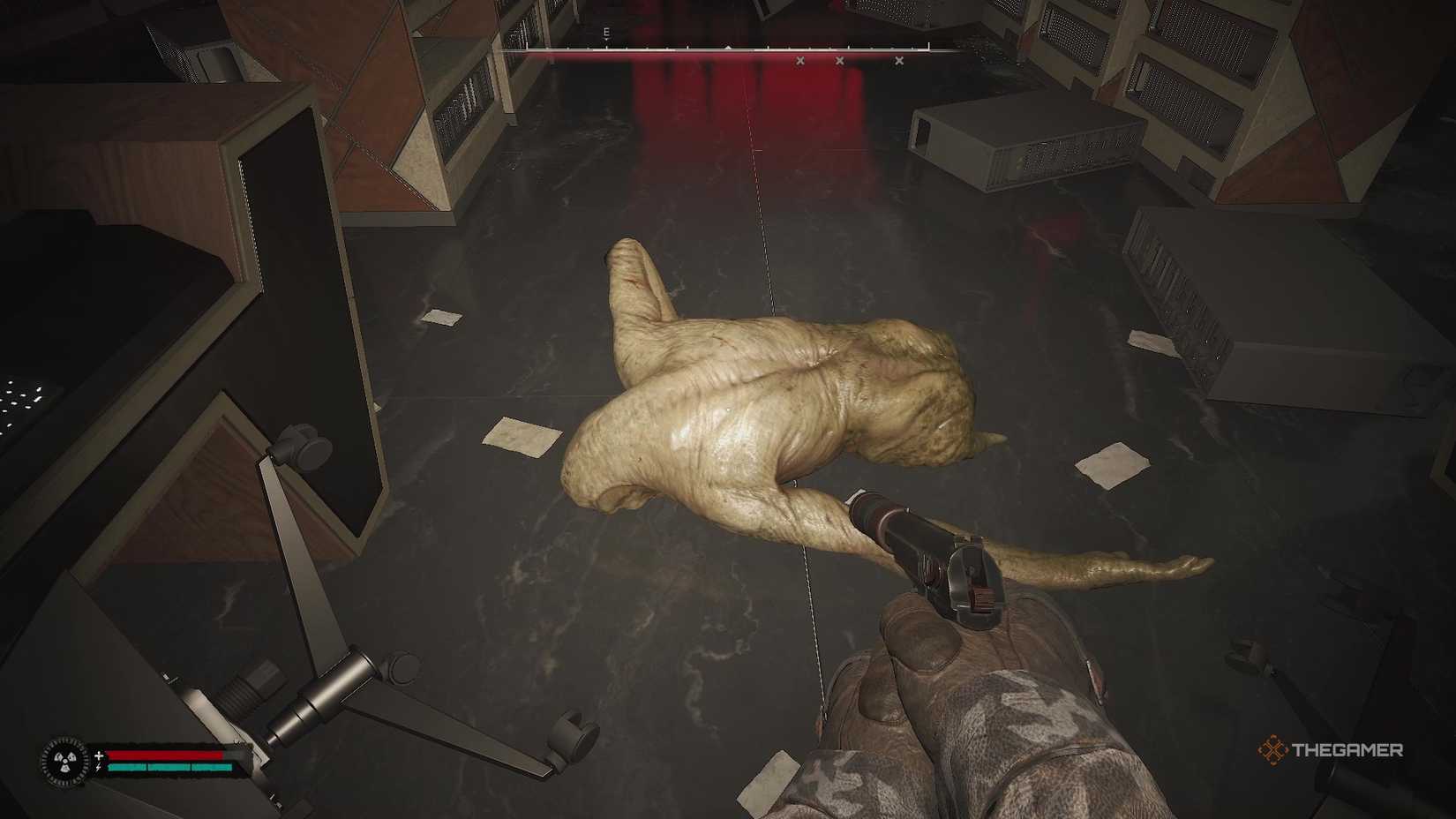This screenshot has height=819, width=1456.
Task: Click the fallen creature on the floor
Action: click(x=785, y=397)
